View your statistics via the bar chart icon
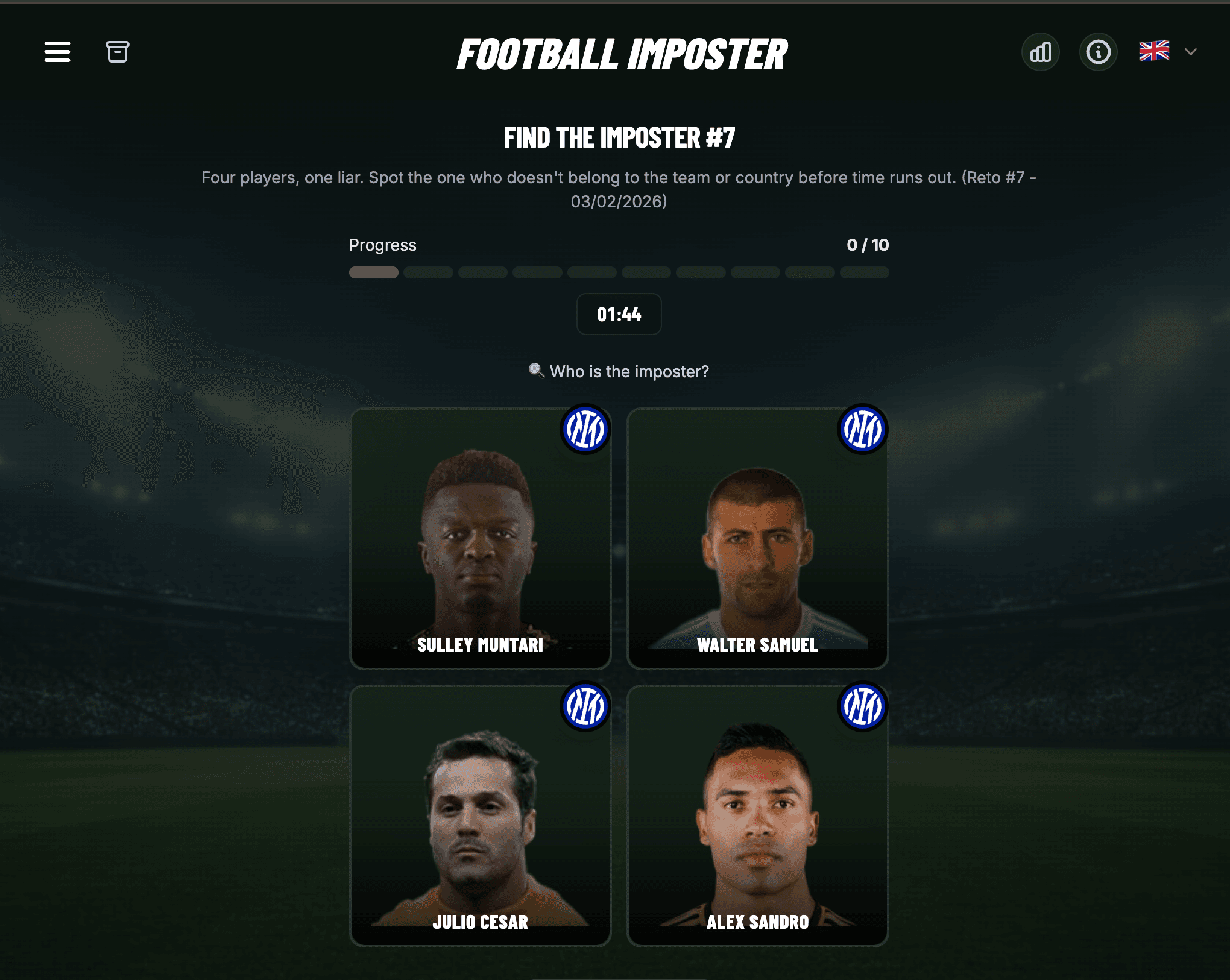The image size is (1230, 980). (1040, 52)
